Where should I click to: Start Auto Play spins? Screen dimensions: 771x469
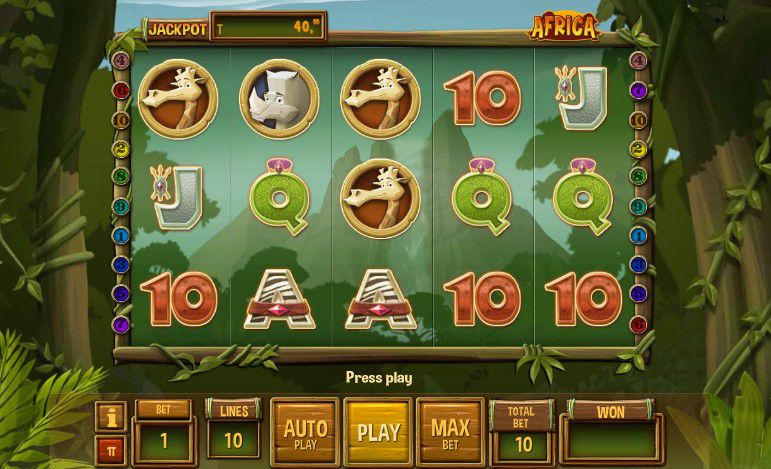[305, 432]
